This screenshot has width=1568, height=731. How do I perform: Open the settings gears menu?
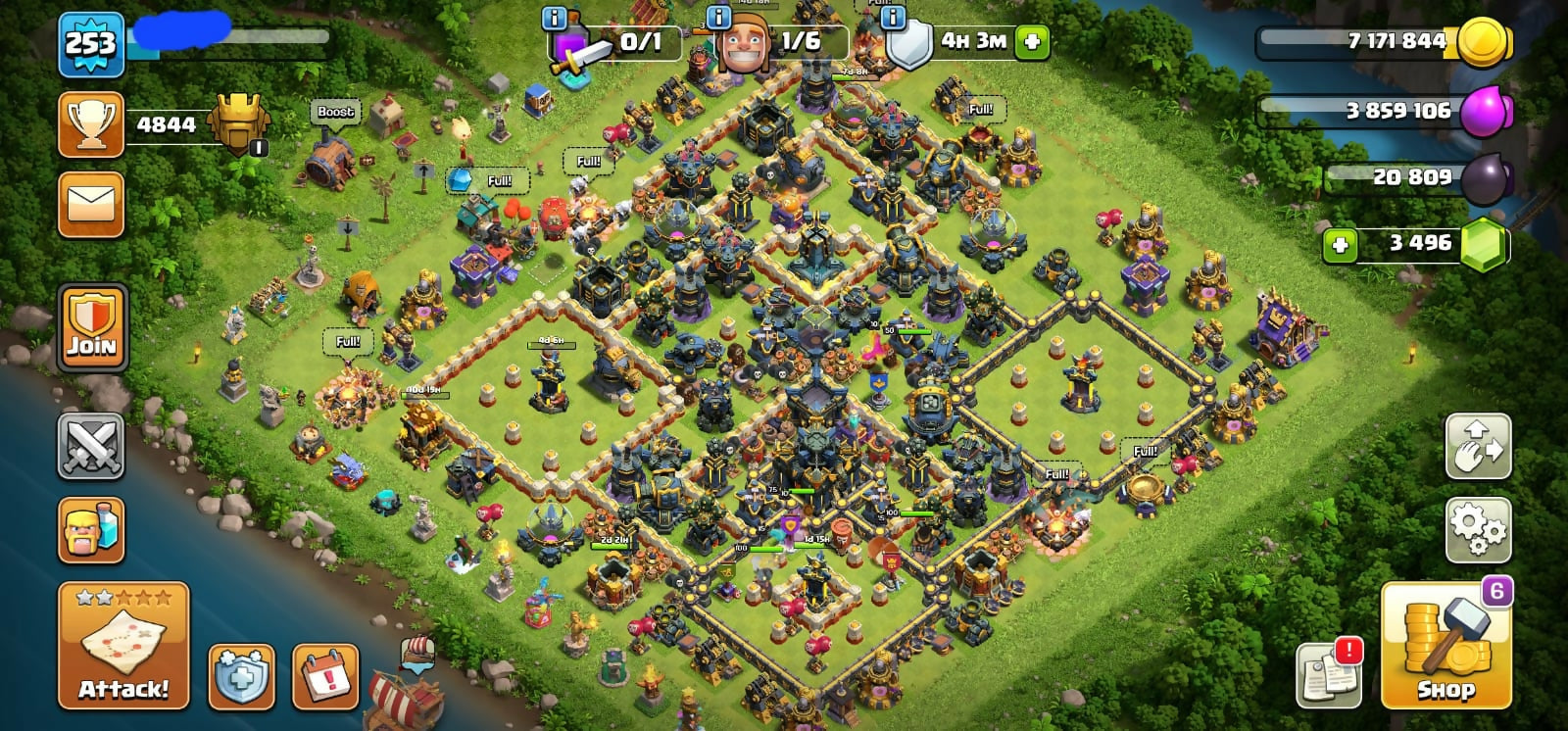1478,530
